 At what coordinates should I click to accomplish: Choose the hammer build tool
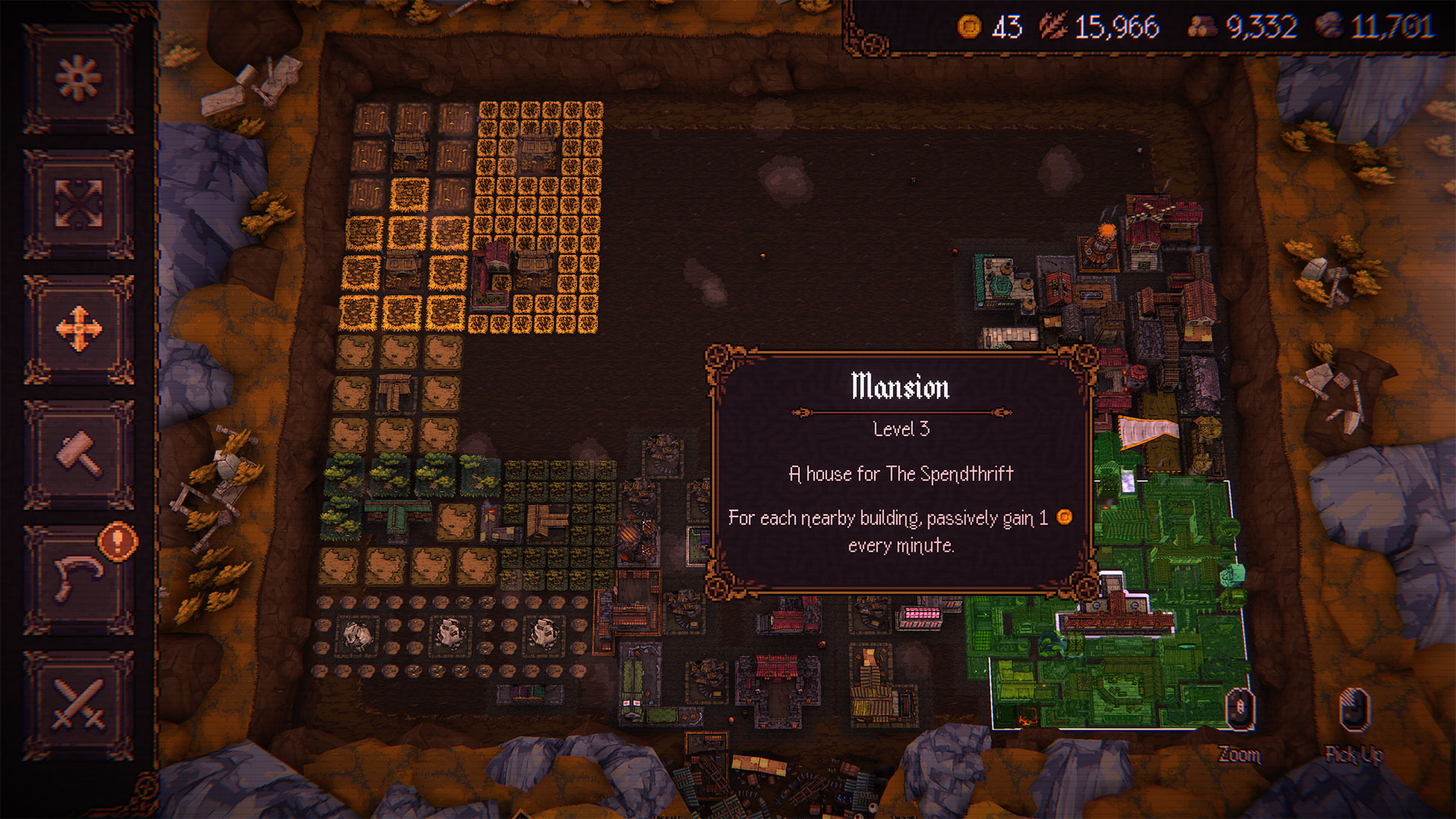tap(79, 454)
